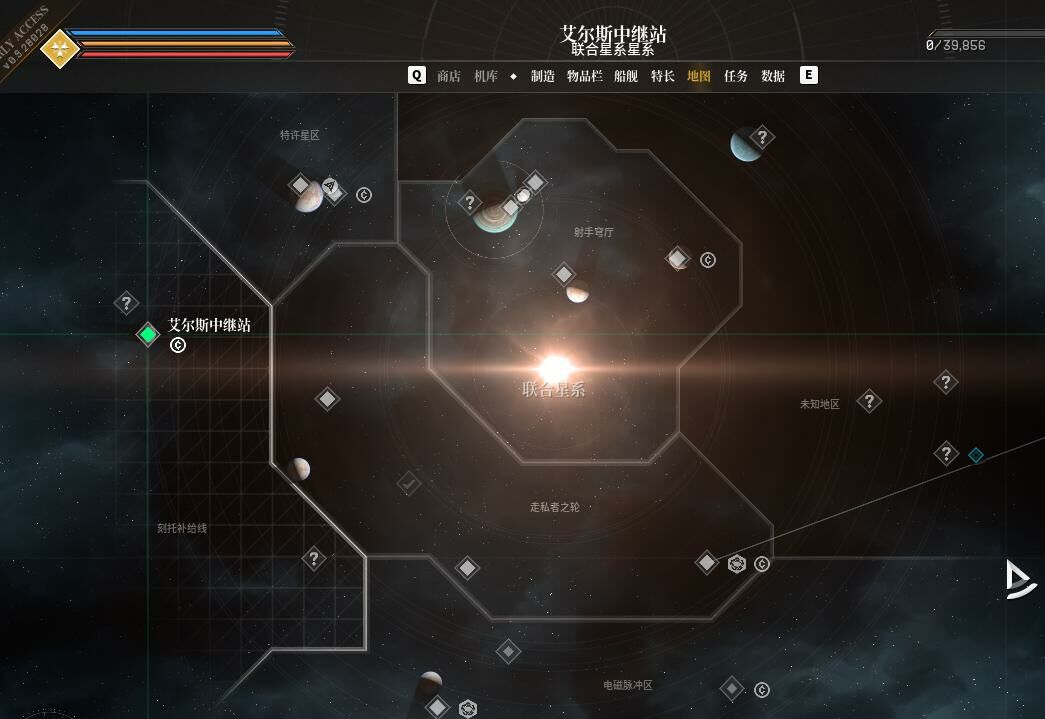Screen dimensions: 1045x719
Task: Select the question mark in 刻托补给线 zone
Action: (x=314, y=559)
